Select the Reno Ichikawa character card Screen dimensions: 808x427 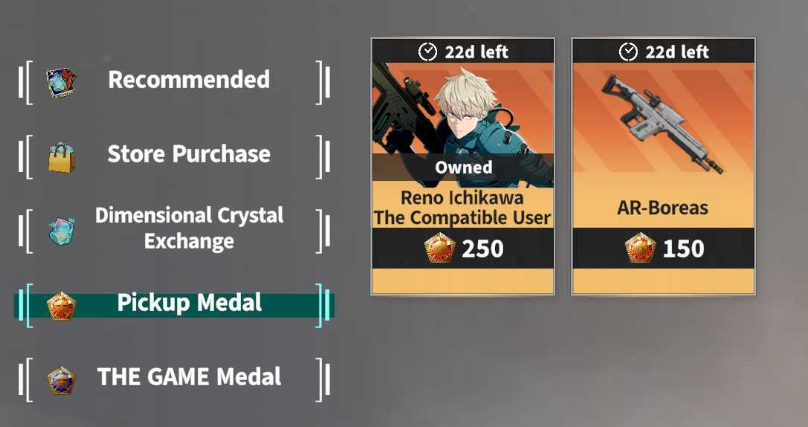tap(462, 166)
